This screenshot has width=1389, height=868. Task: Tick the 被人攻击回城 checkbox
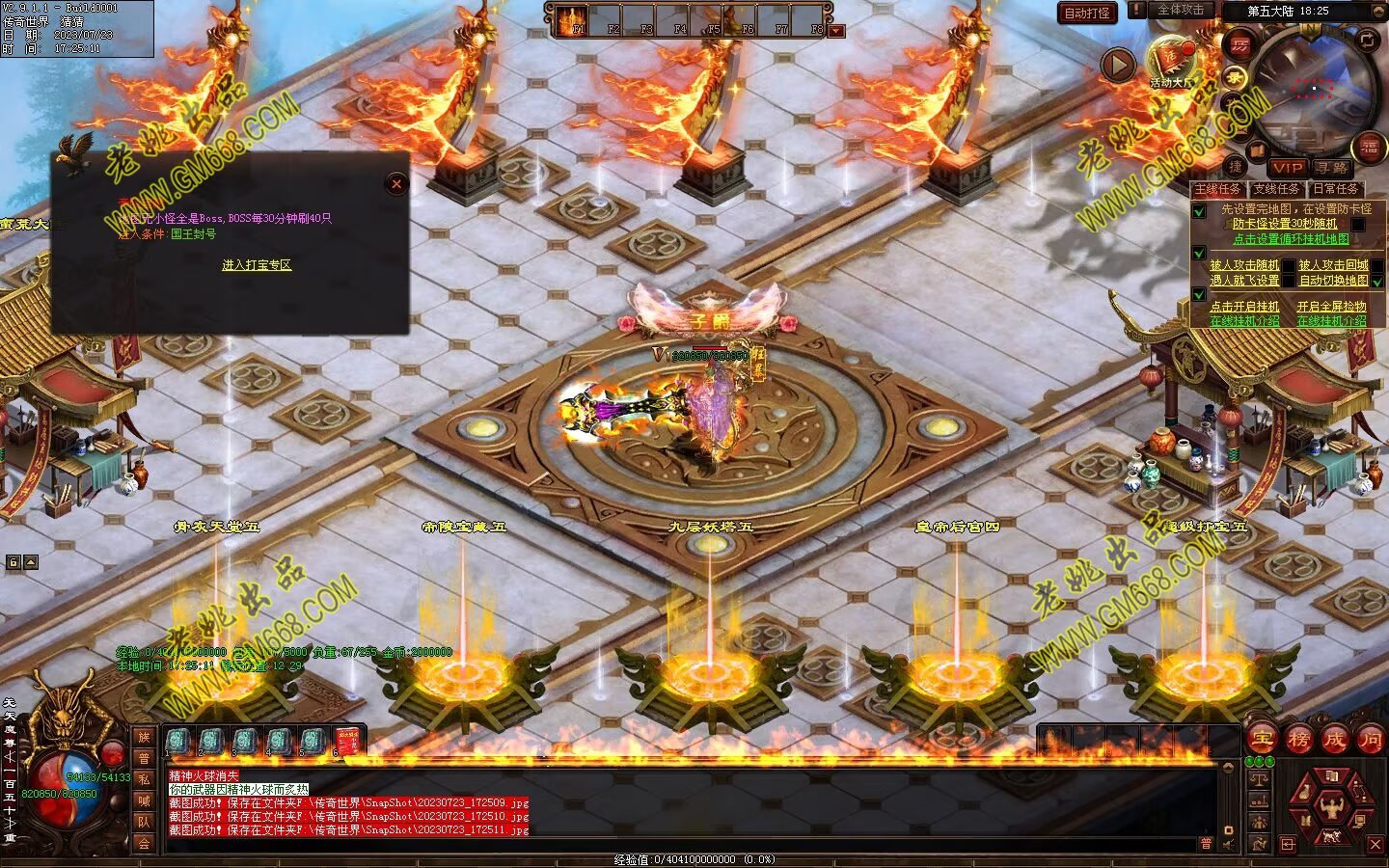[1376, 265]
